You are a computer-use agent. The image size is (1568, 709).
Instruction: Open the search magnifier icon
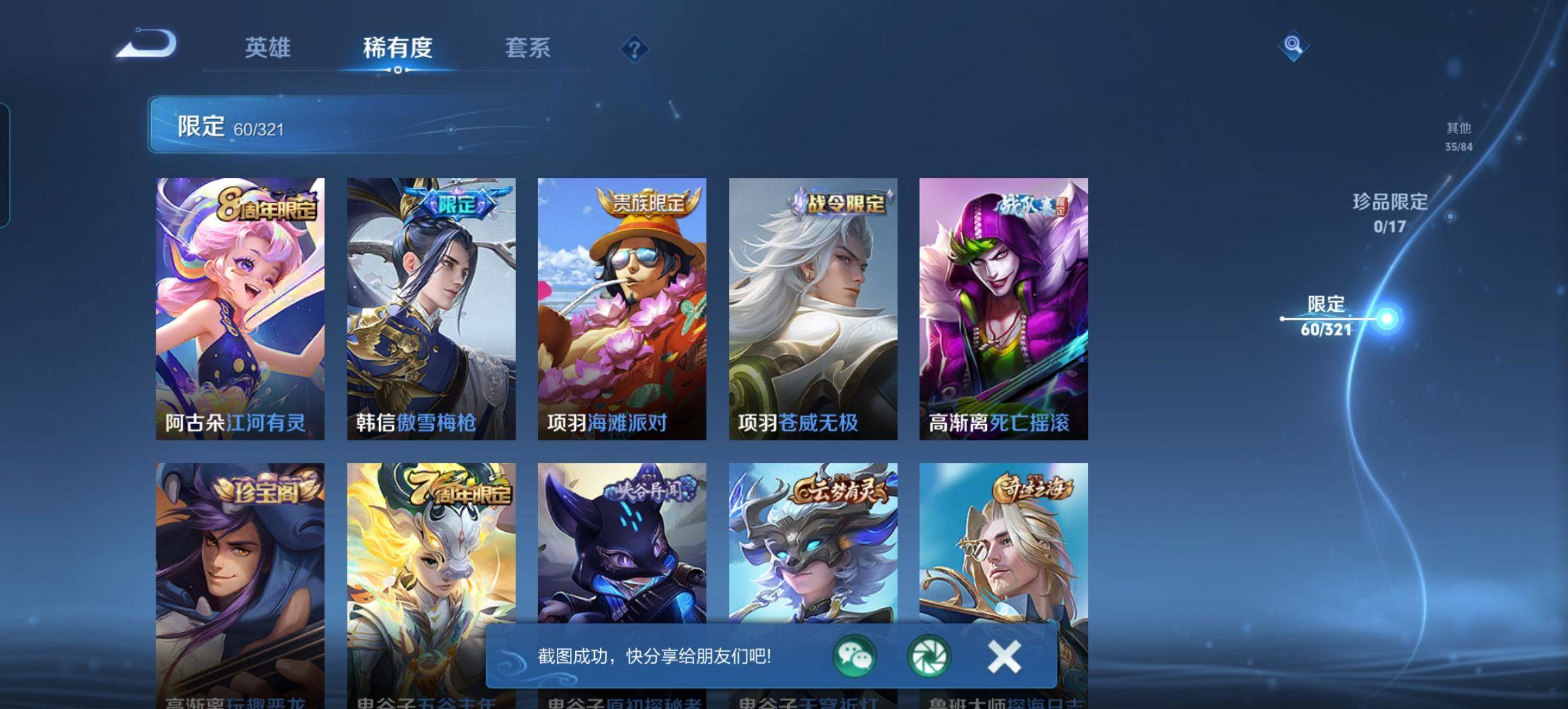[1293, 45]
